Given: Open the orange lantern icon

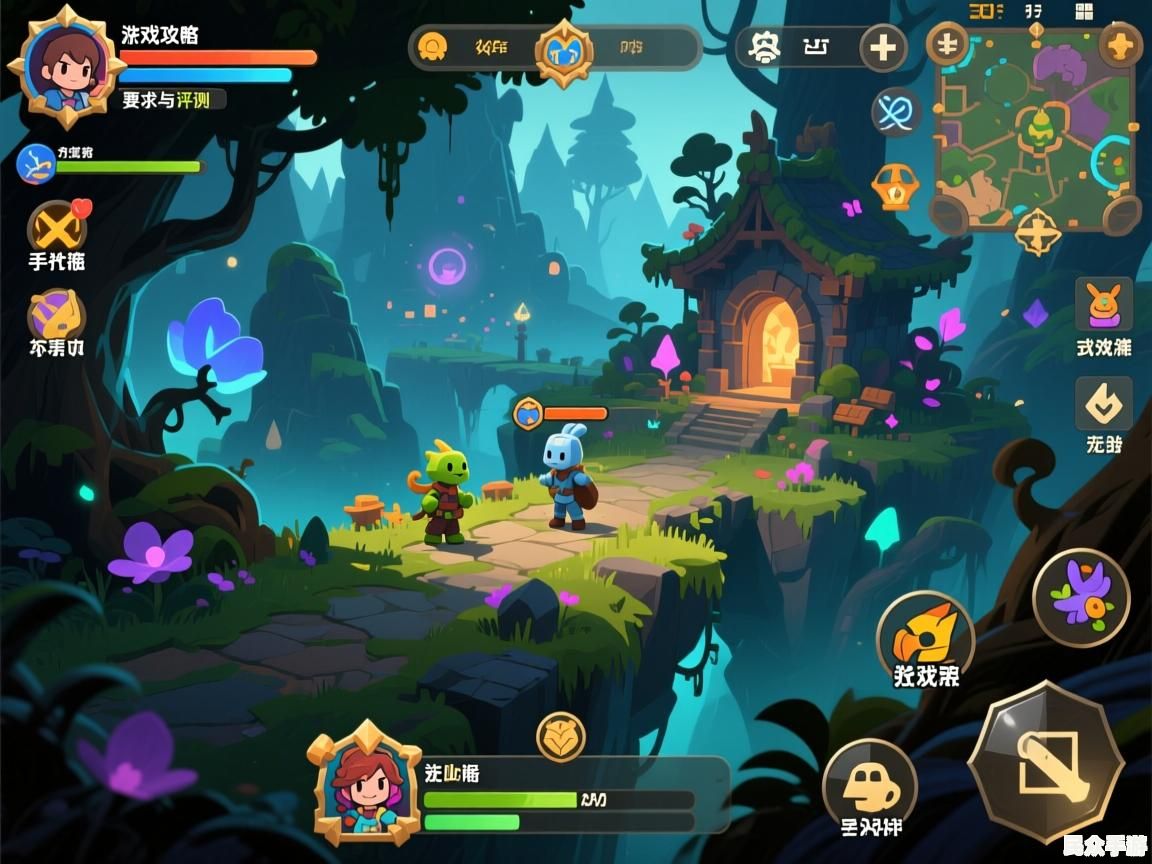Looking at the screenshot, I should (894, 187).
